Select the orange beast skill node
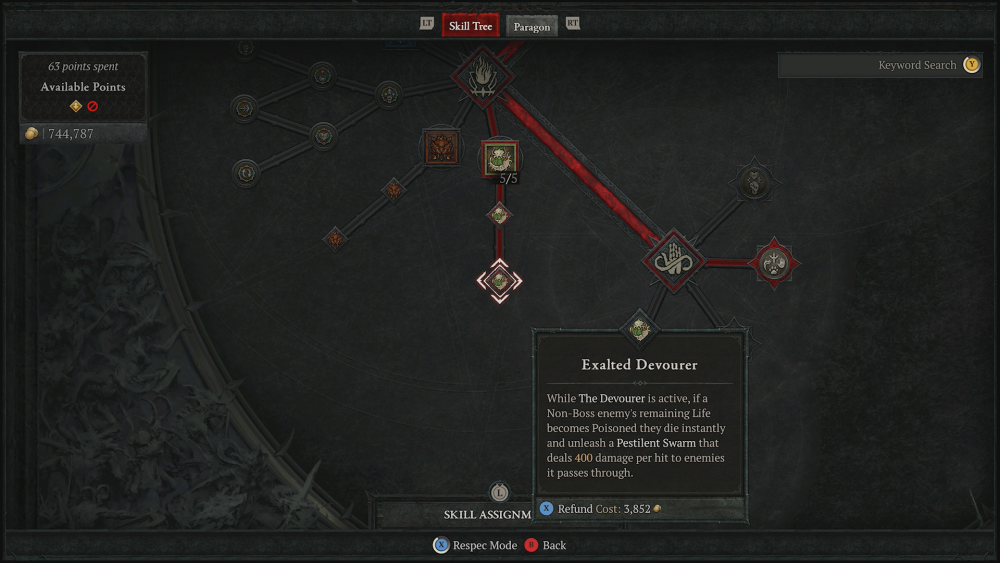This screenshot has height=563, width=1000. [440, 148]
